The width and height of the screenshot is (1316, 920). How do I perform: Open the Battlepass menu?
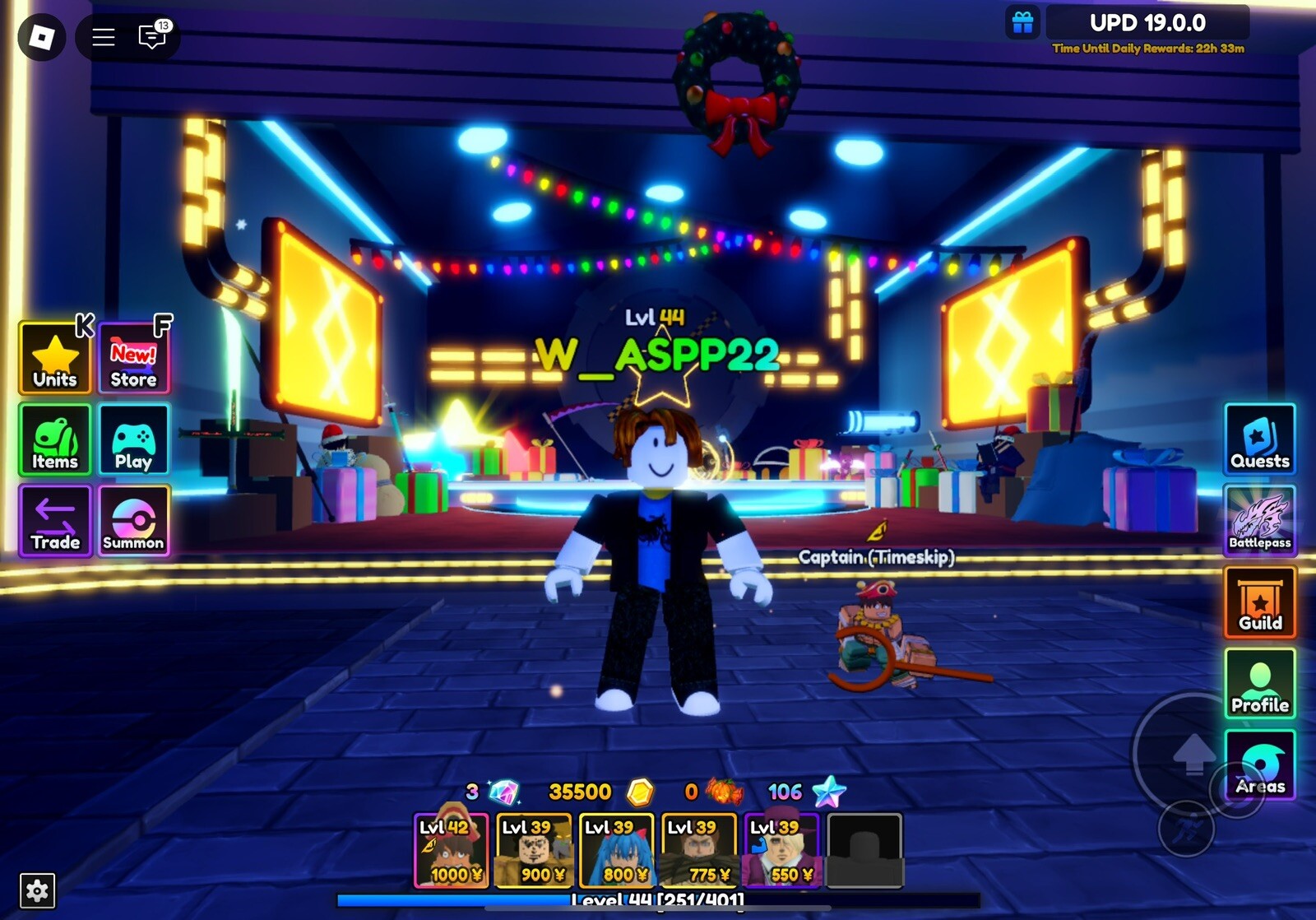[x=1260, y=522]
